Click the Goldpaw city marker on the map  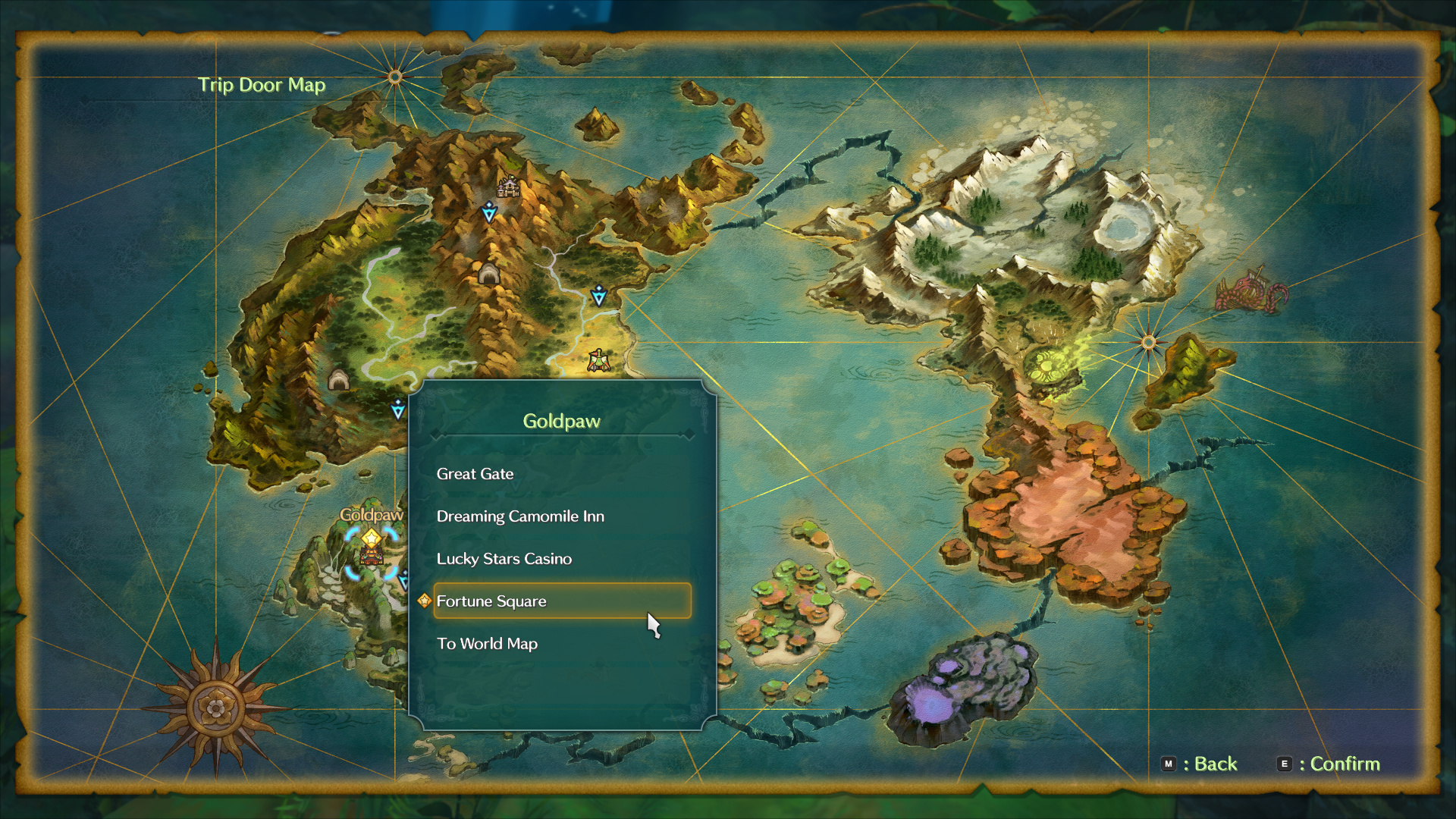[371, 551]
